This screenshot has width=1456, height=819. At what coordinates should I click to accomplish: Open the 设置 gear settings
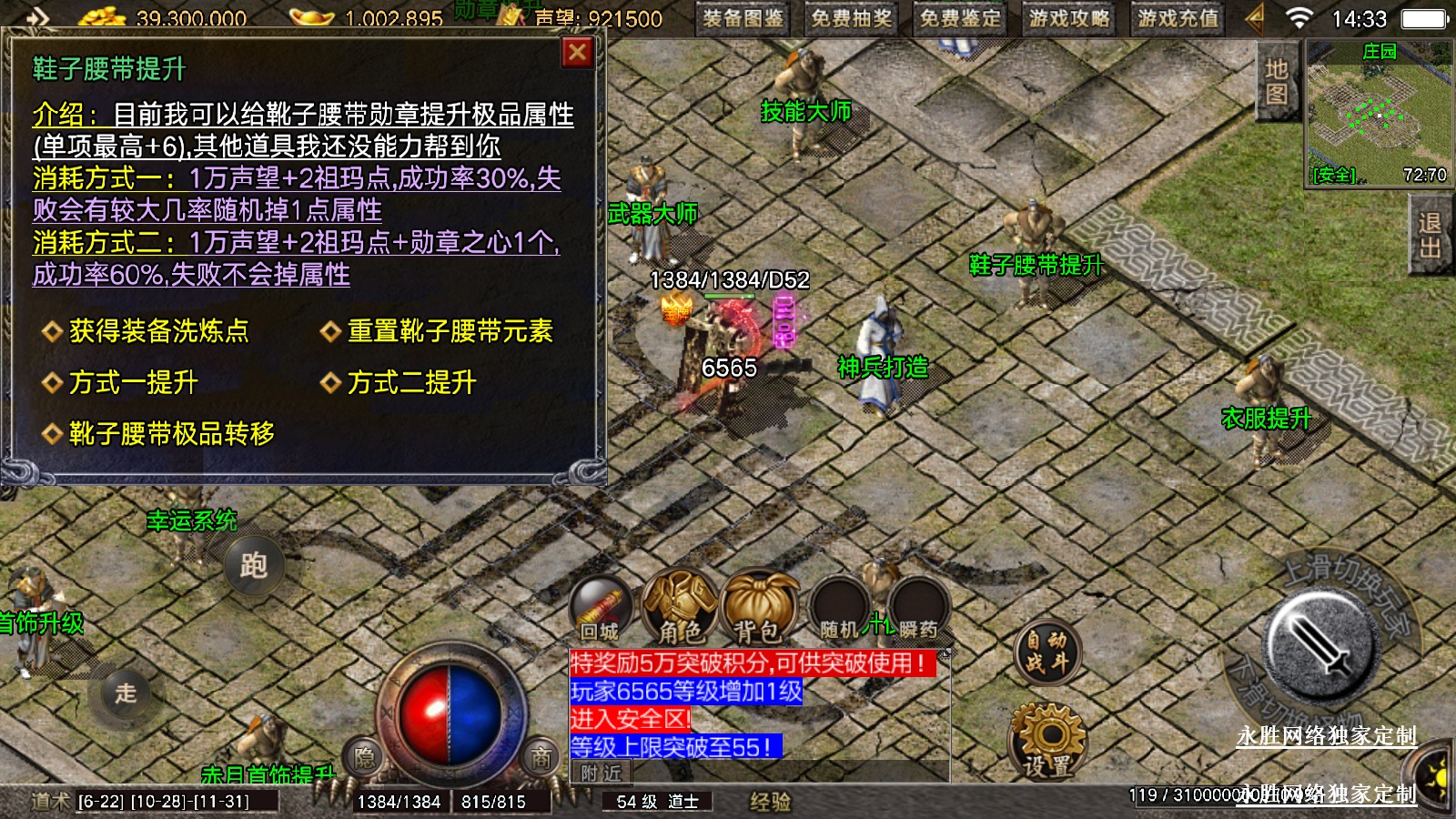1047,741
